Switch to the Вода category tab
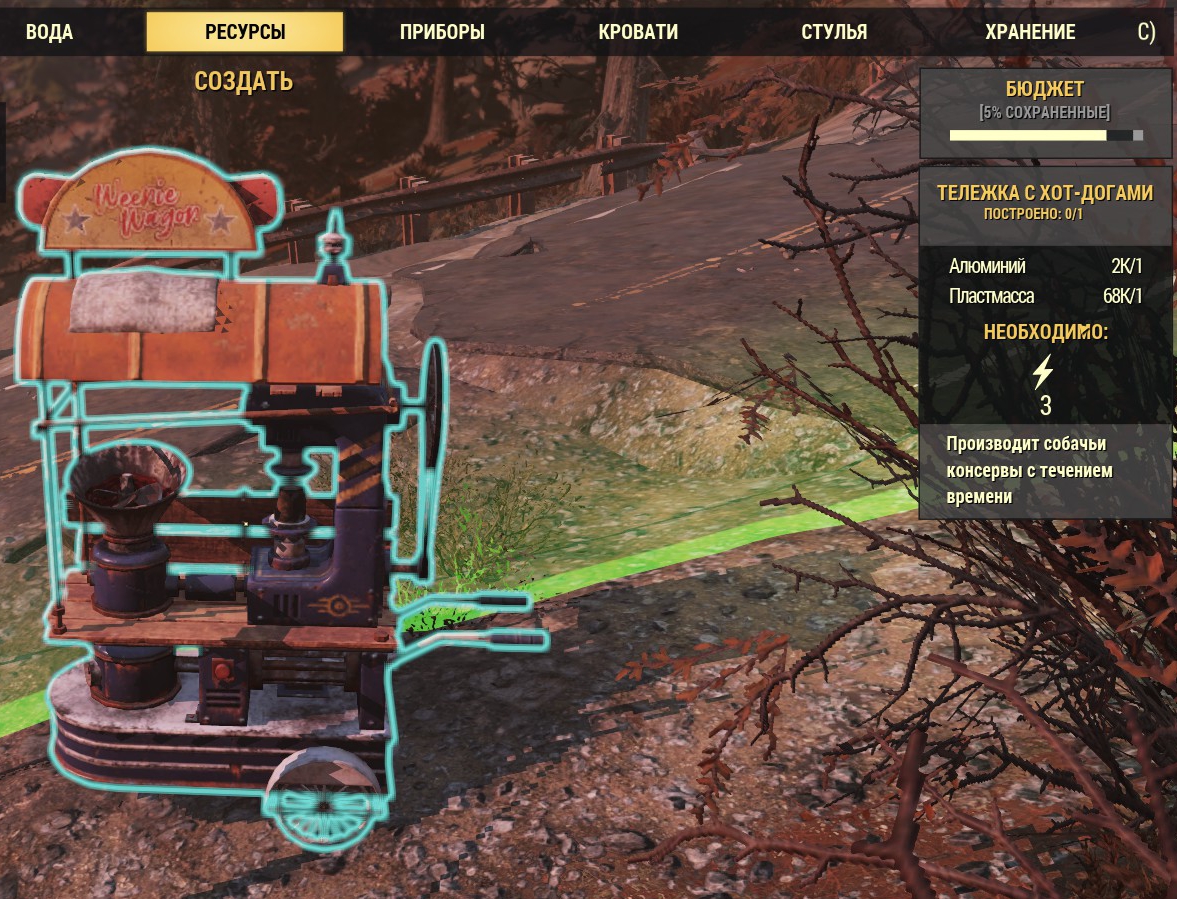The width and height of the screenshot is (1177, 899). click(x=49, y=32)
